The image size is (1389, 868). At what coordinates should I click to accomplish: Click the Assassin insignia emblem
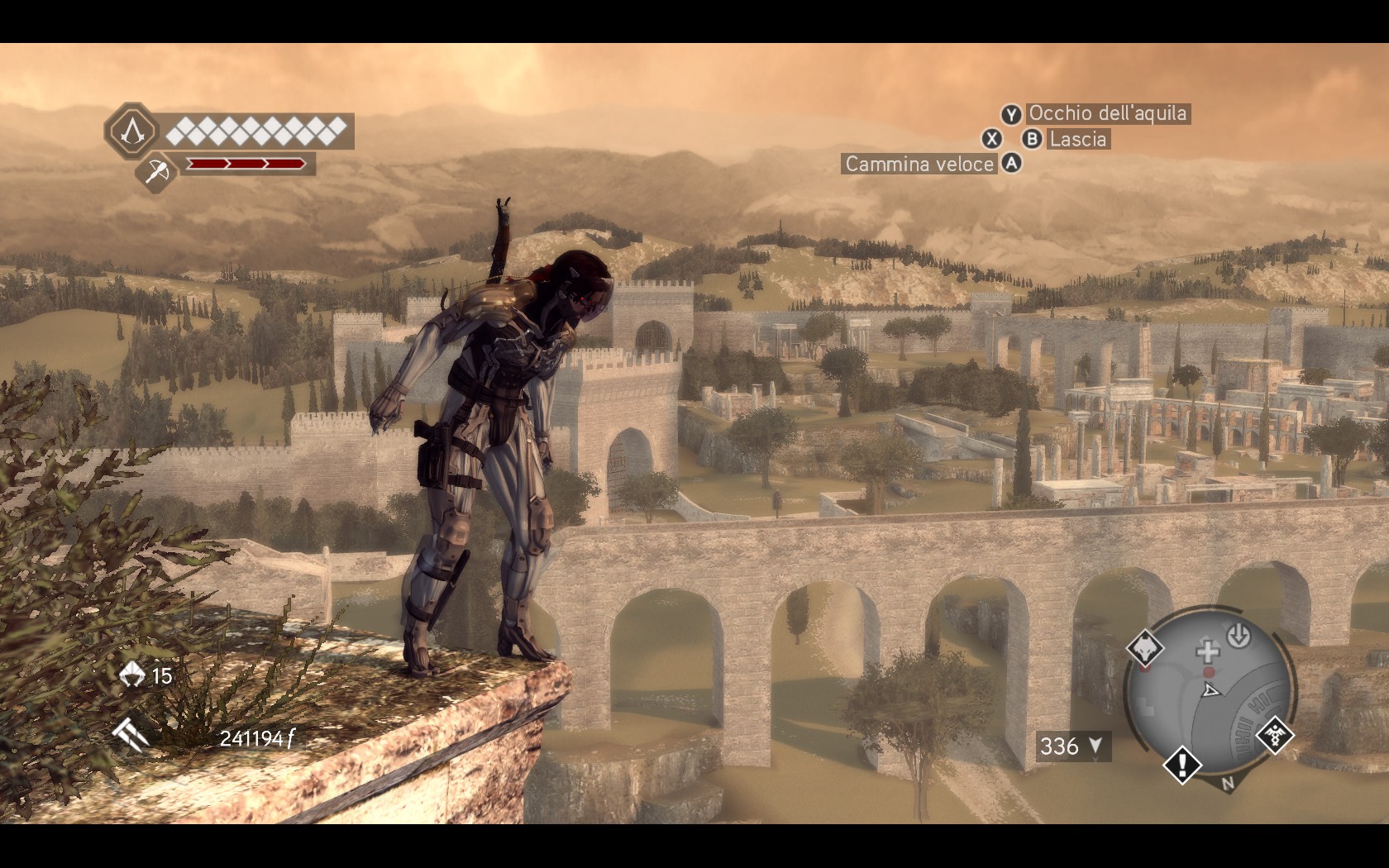click(131, 131)
